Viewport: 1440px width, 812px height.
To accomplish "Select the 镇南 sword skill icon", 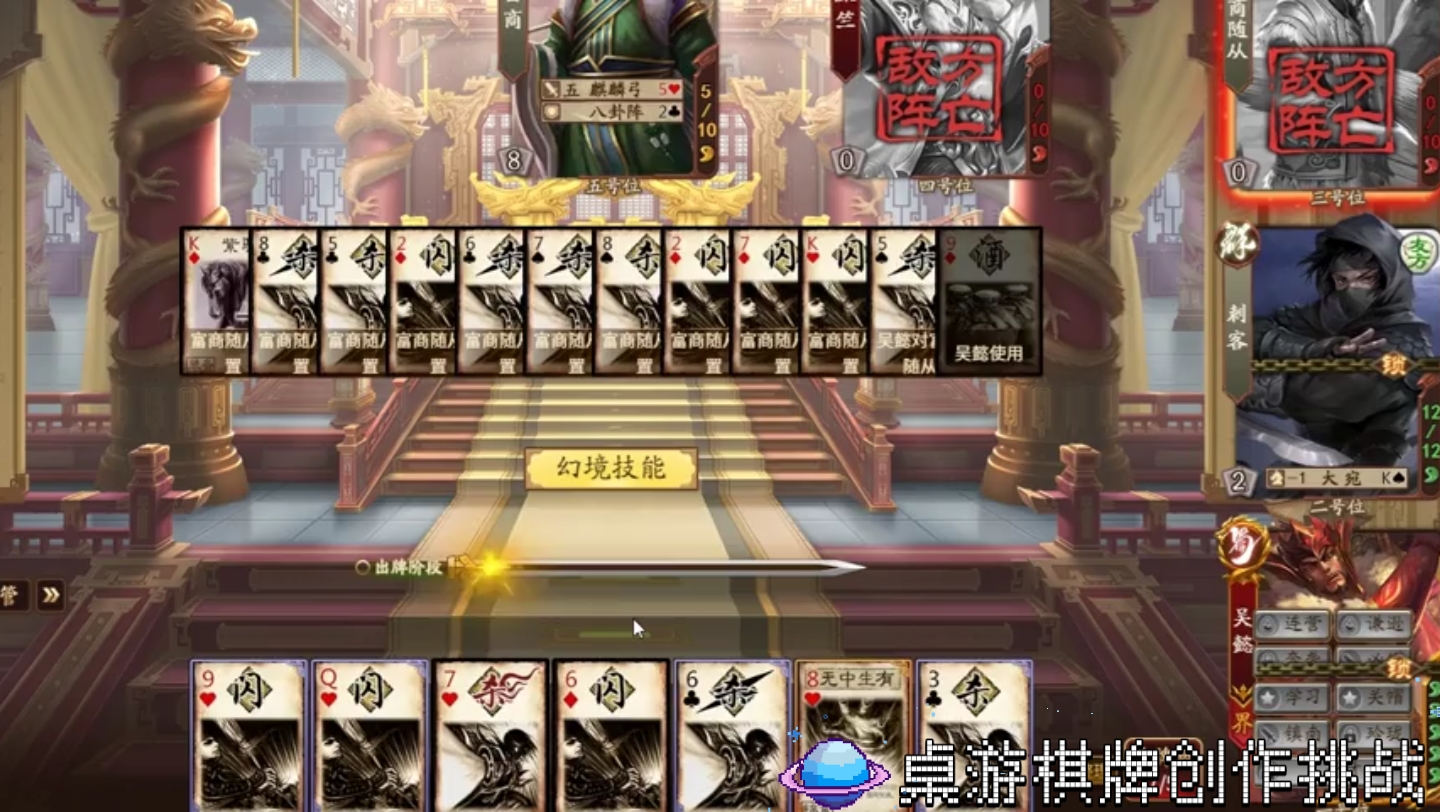I will tap(1293, 731).
